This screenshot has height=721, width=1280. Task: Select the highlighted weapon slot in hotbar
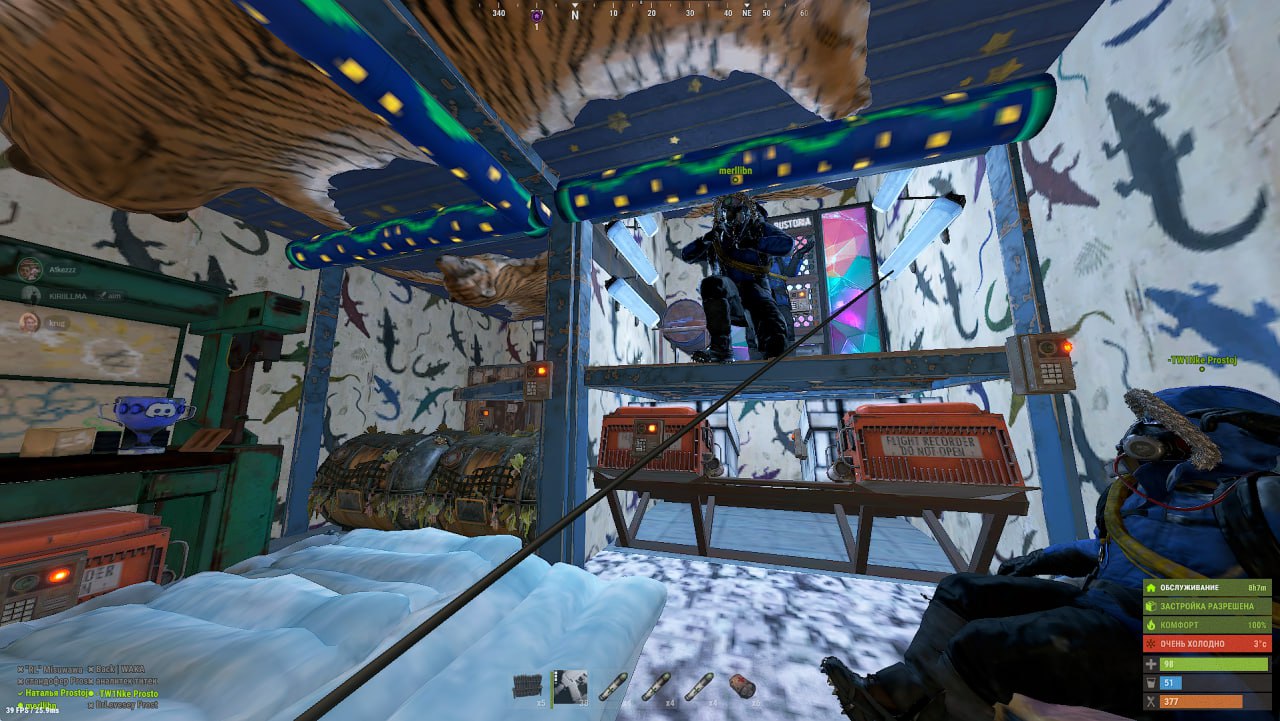point(571,686)
